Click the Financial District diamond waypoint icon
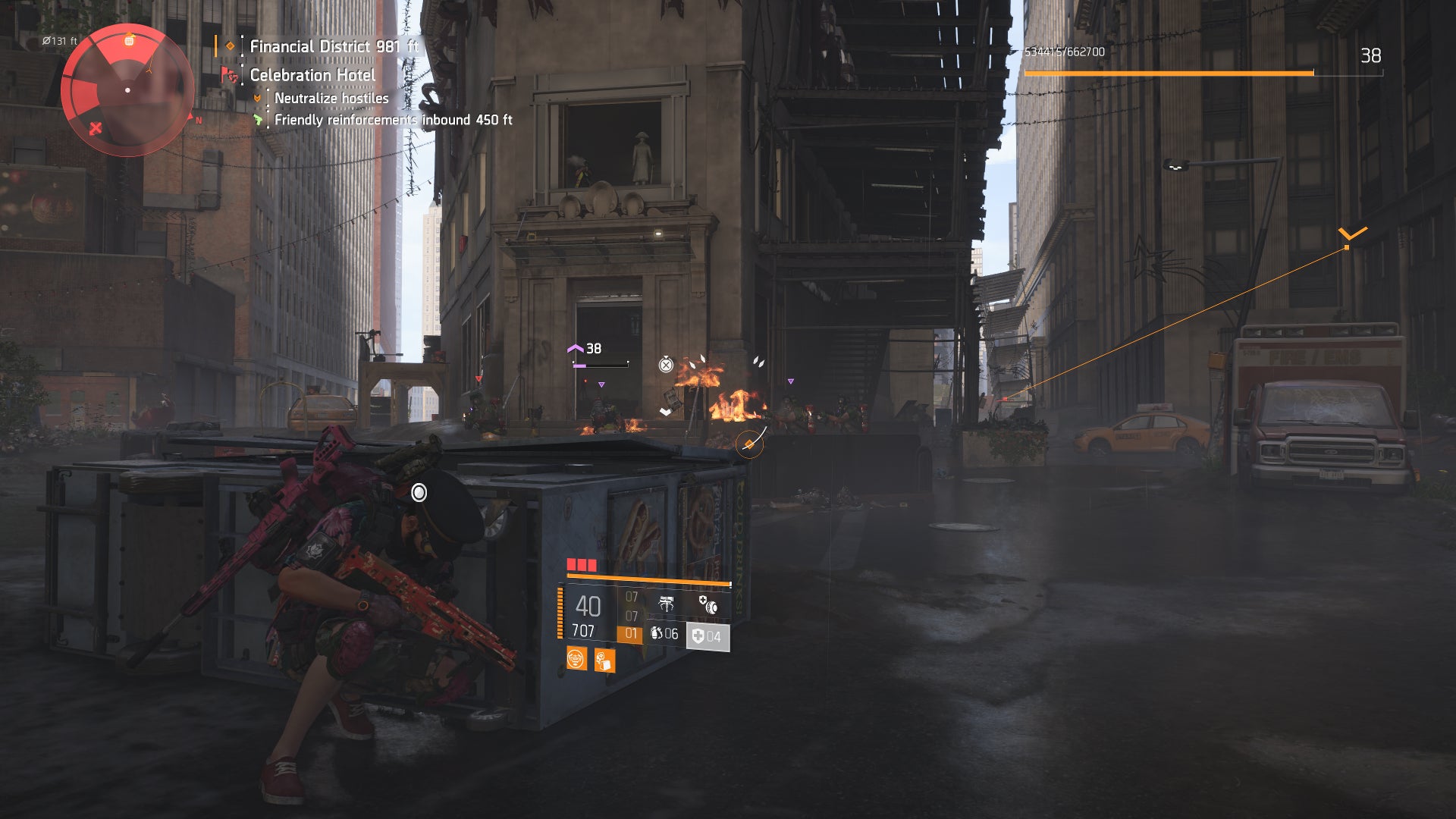The height and width of the screenshot is (819, 1456). click(231, 46)
